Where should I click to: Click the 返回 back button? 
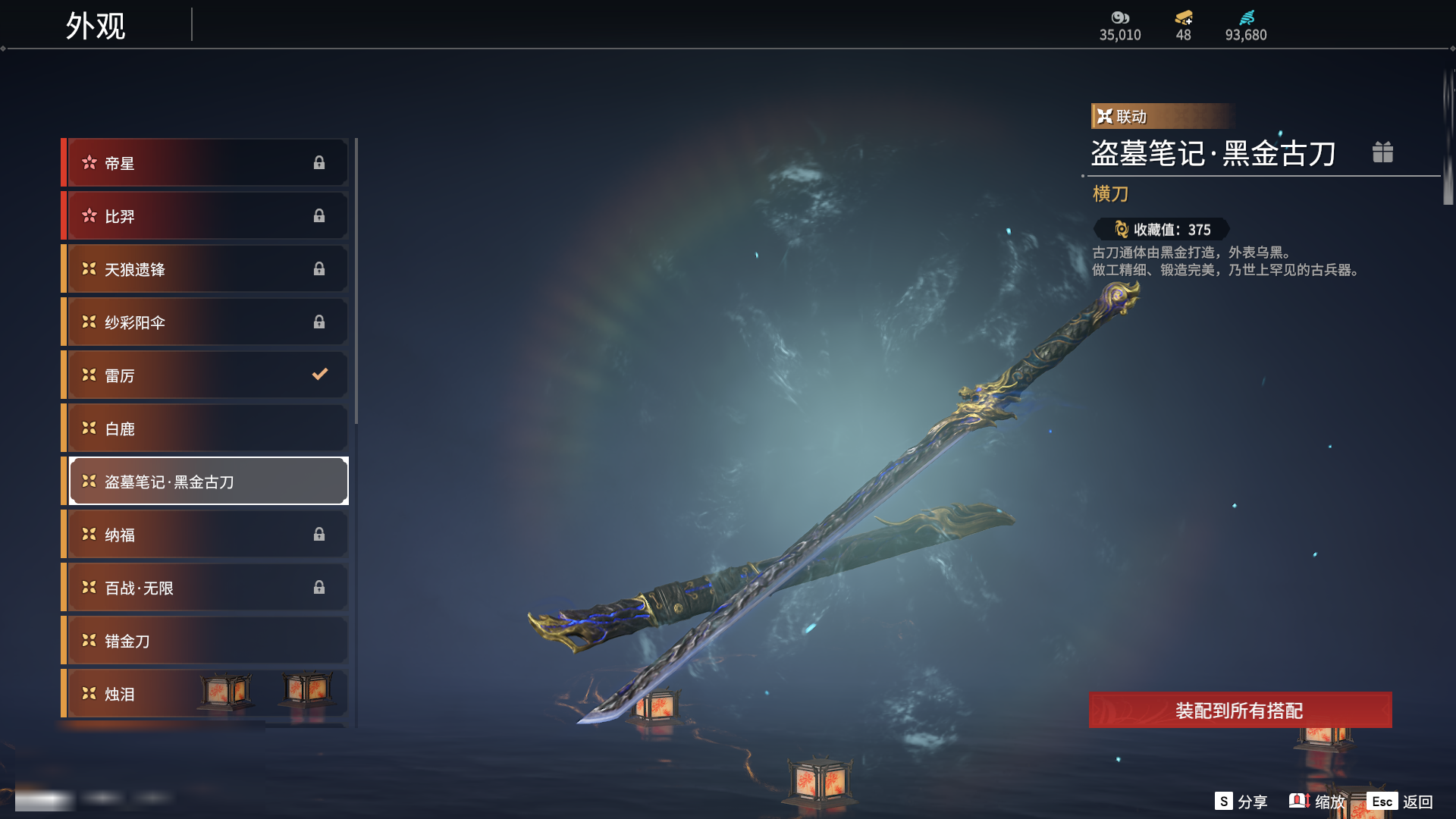1400,802
